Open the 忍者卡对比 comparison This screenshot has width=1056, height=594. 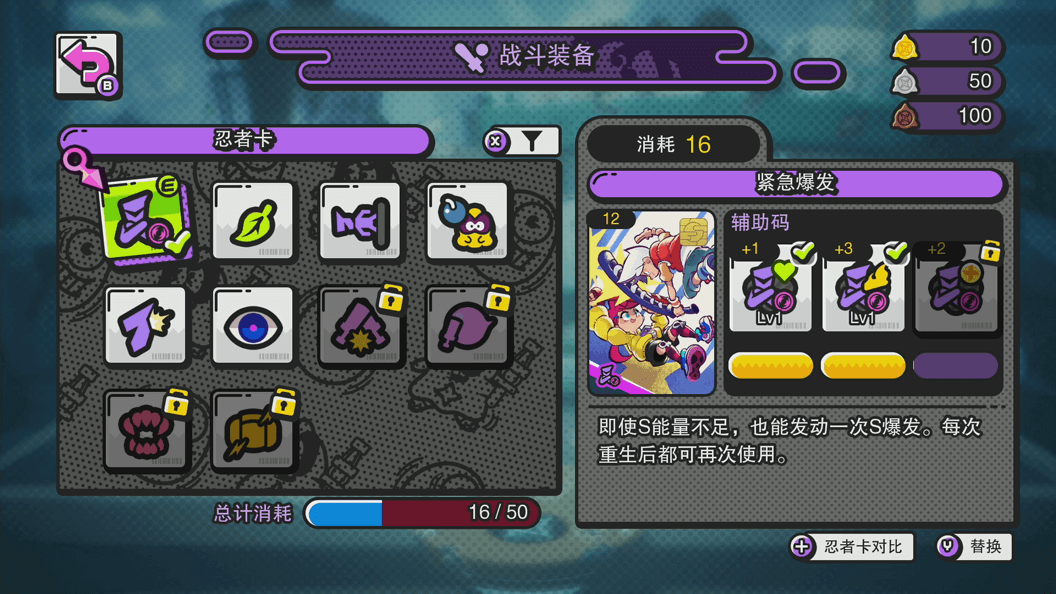coord(852,547)
